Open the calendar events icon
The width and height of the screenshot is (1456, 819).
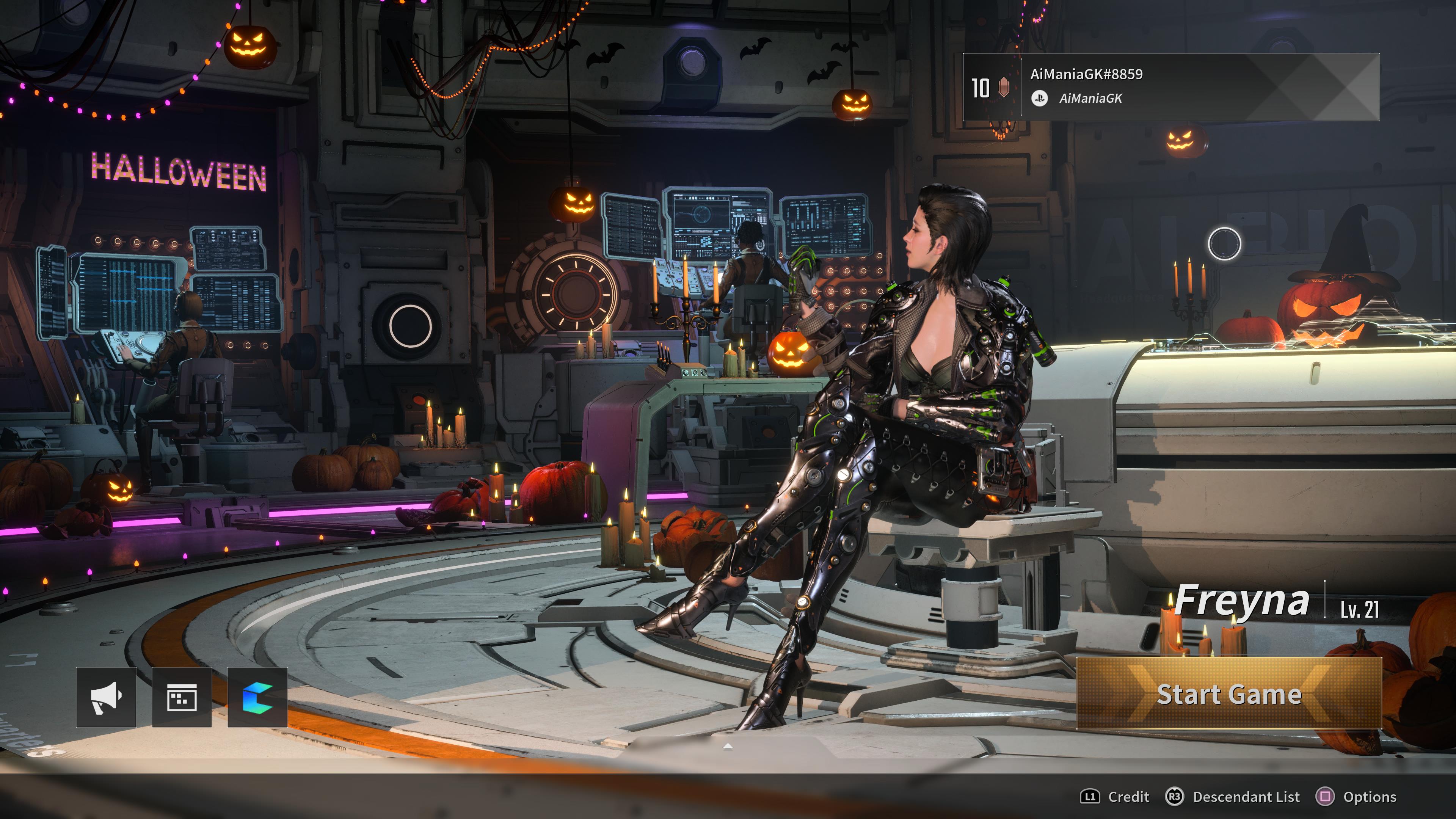tap(182, 697)
